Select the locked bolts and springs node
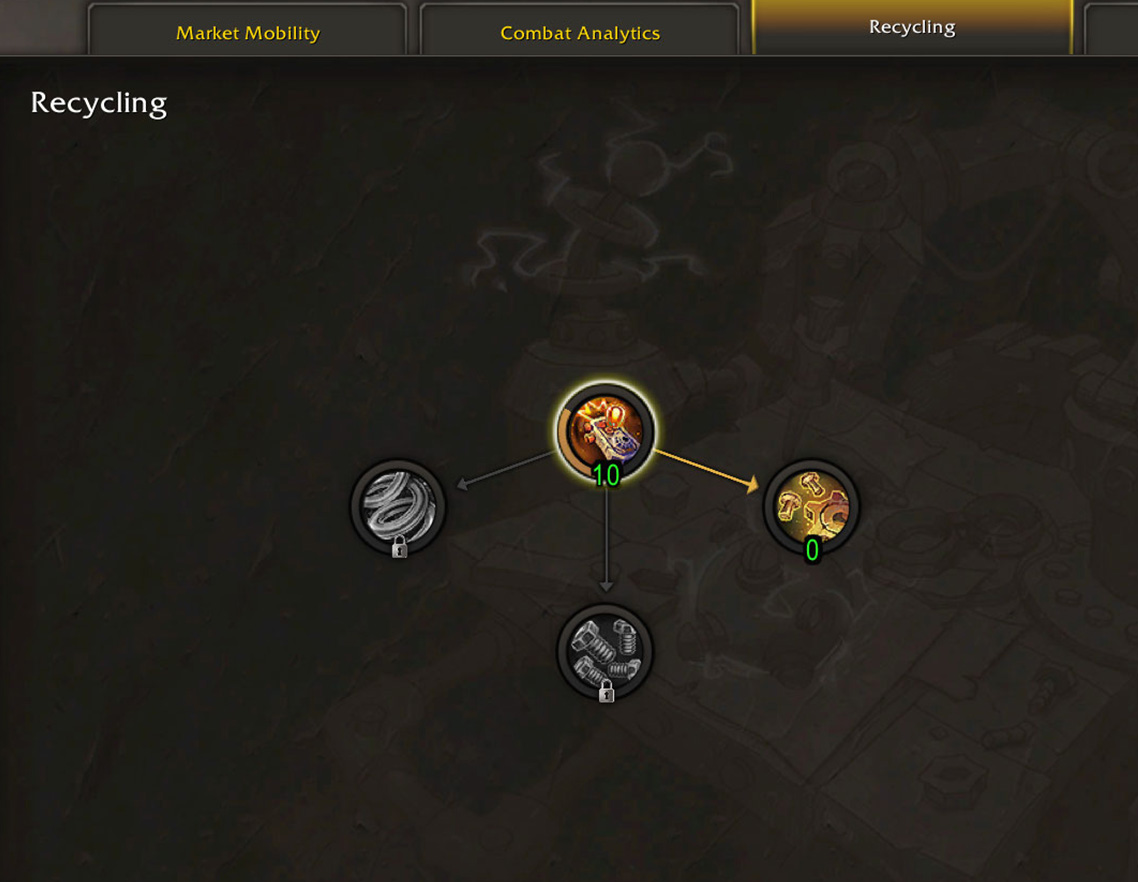This screenshot has height=882, width=1138. pyautogui.click(x=605, y=652)
